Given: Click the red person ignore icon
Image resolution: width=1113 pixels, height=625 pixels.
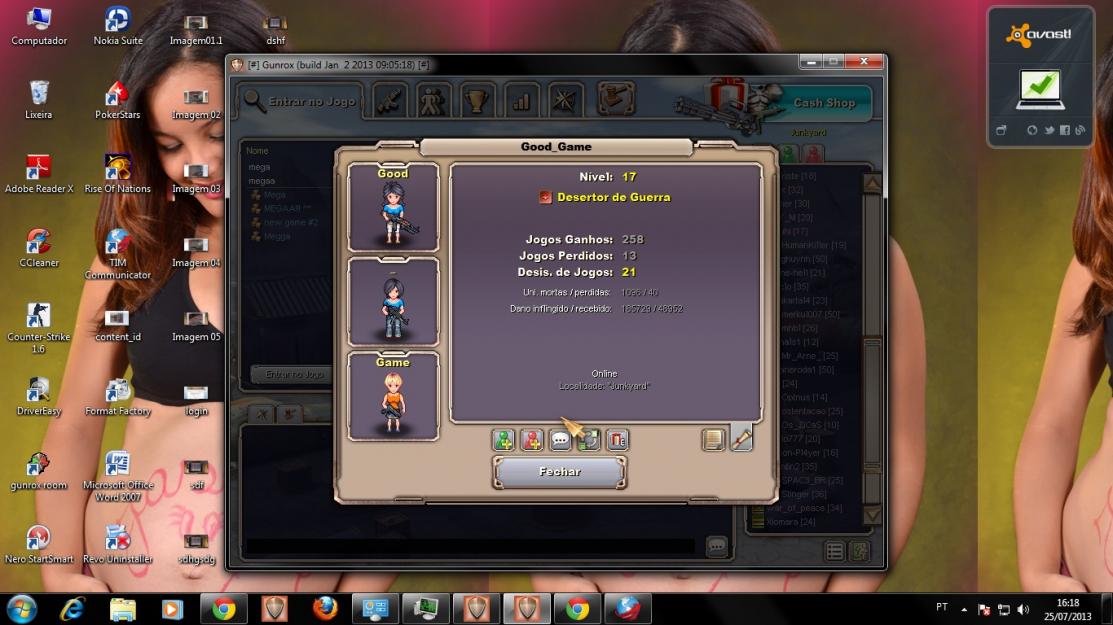Looking at the screenshot, I should [x=532, y=440].
